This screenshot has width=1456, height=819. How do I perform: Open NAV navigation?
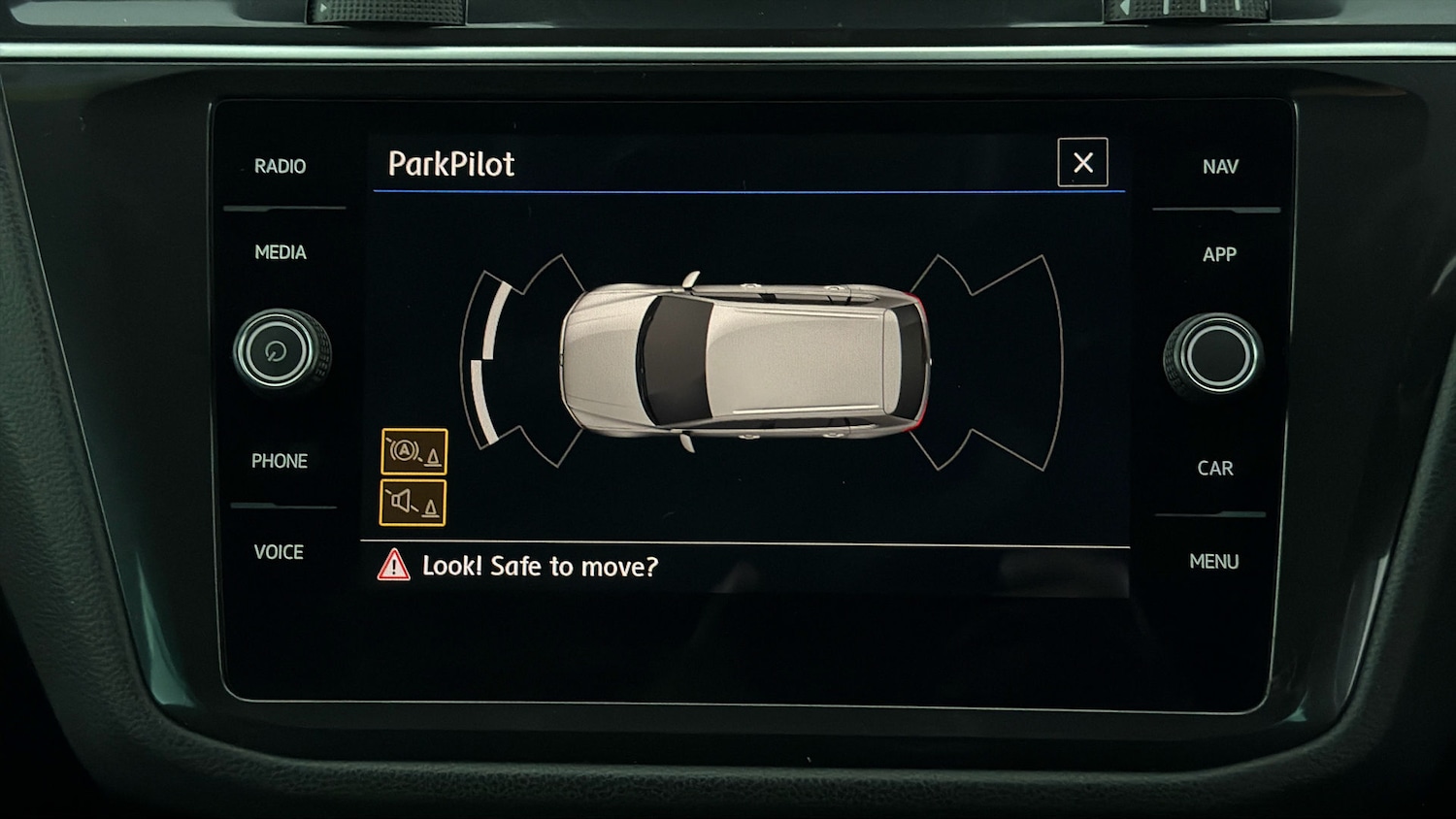[x=1220, y=167]
